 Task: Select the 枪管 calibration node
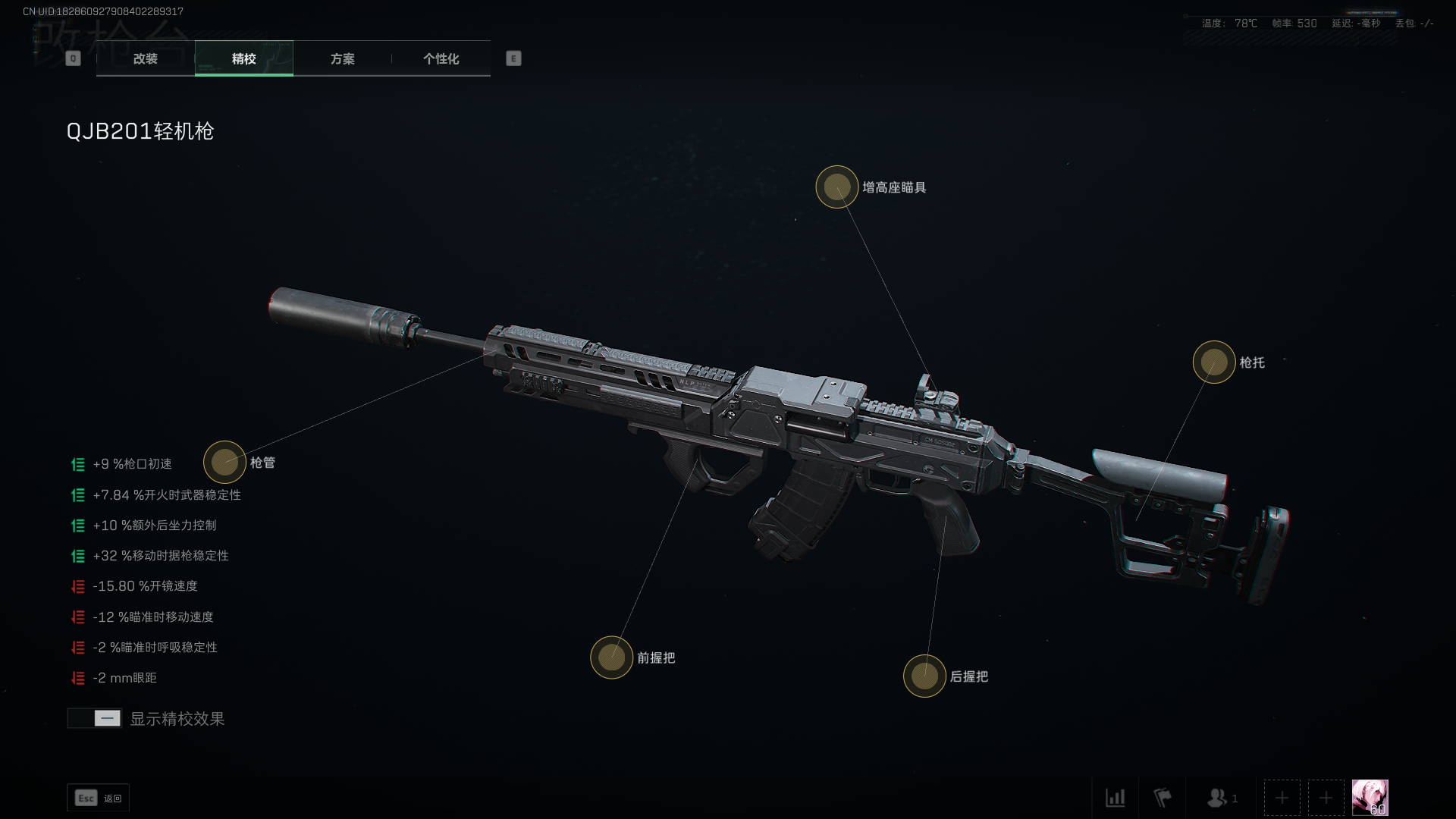pos(224,462)
